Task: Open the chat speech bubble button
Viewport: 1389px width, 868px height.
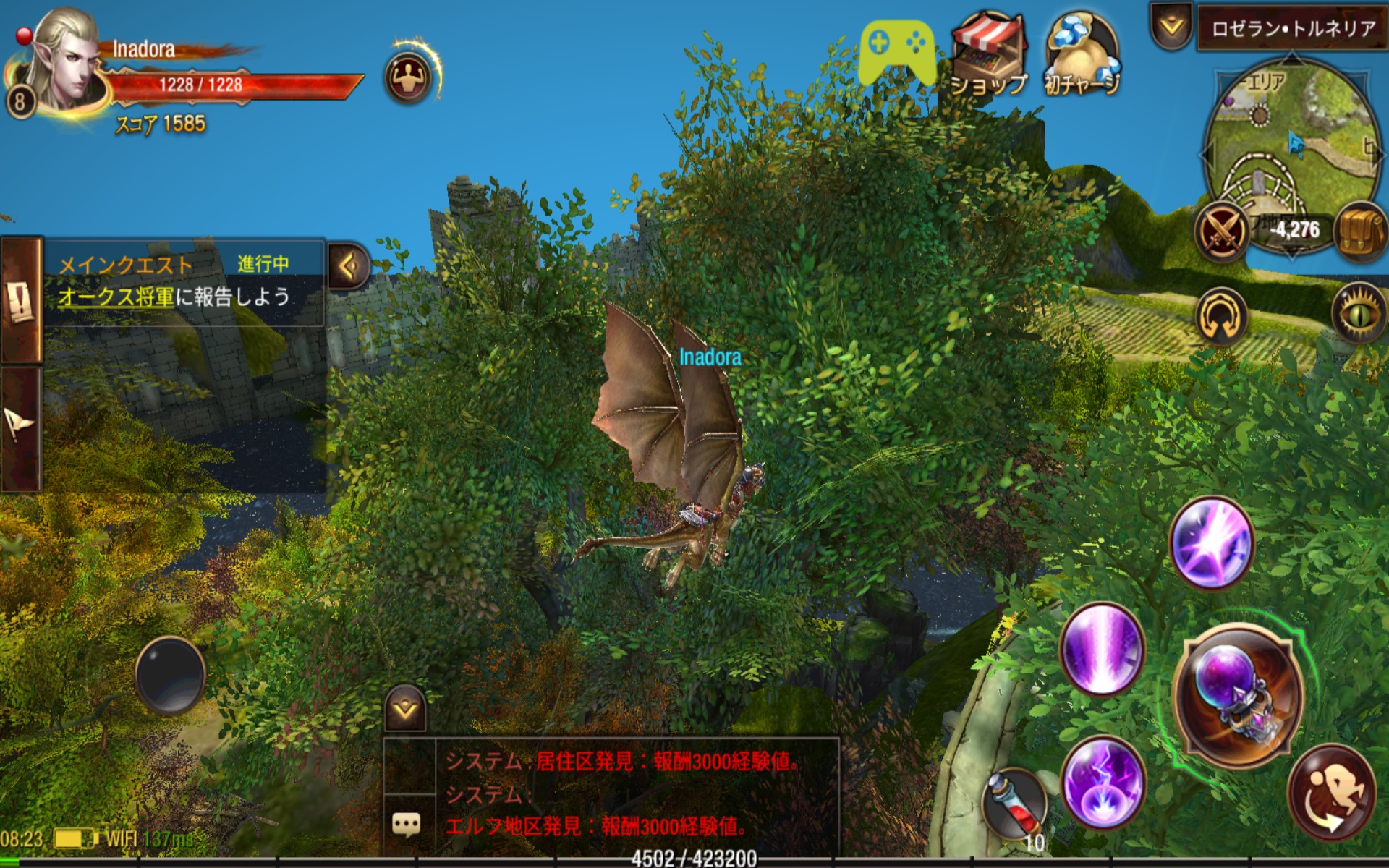Action: point(407,824)
